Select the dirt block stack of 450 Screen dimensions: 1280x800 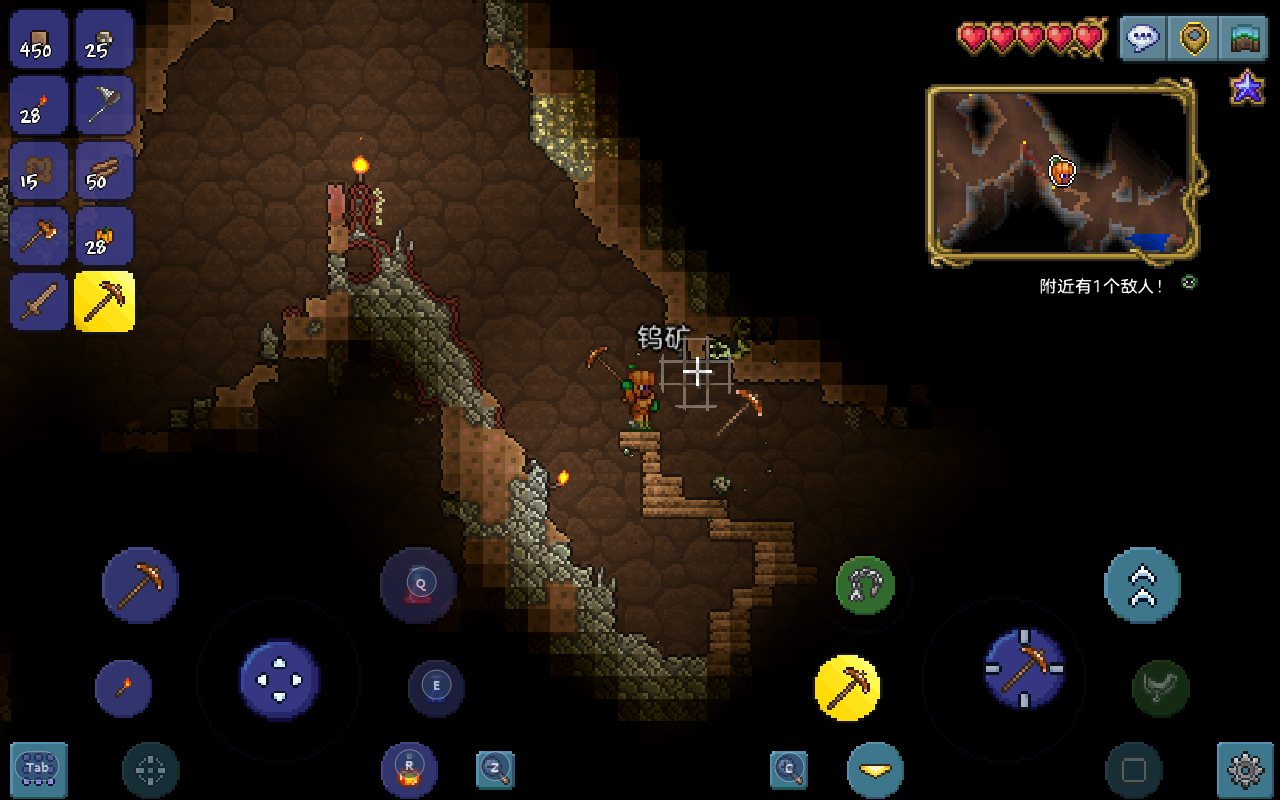(x=39, y=39)
